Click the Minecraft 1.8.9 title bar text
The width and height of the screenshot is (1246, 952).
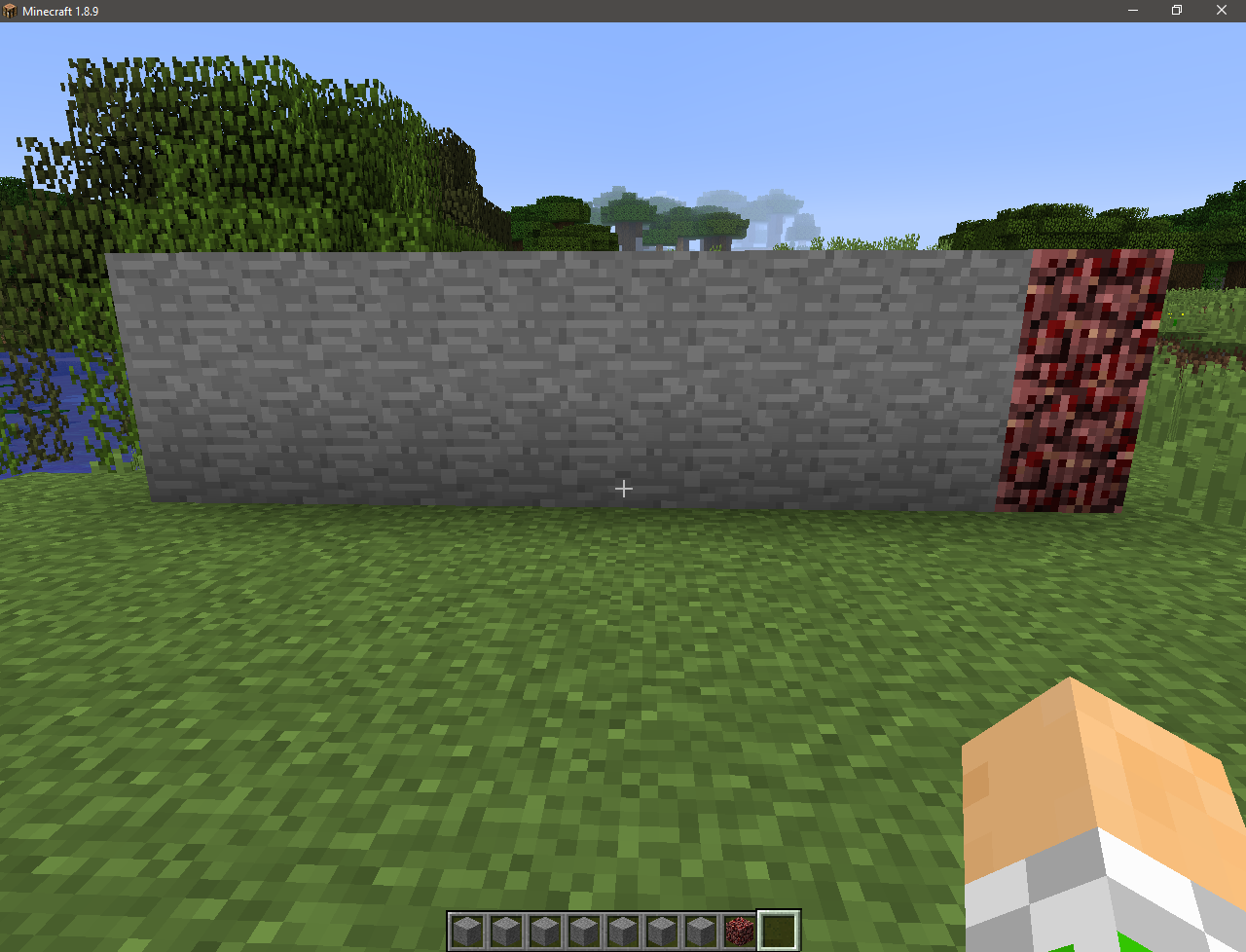[x=58, y=11]
